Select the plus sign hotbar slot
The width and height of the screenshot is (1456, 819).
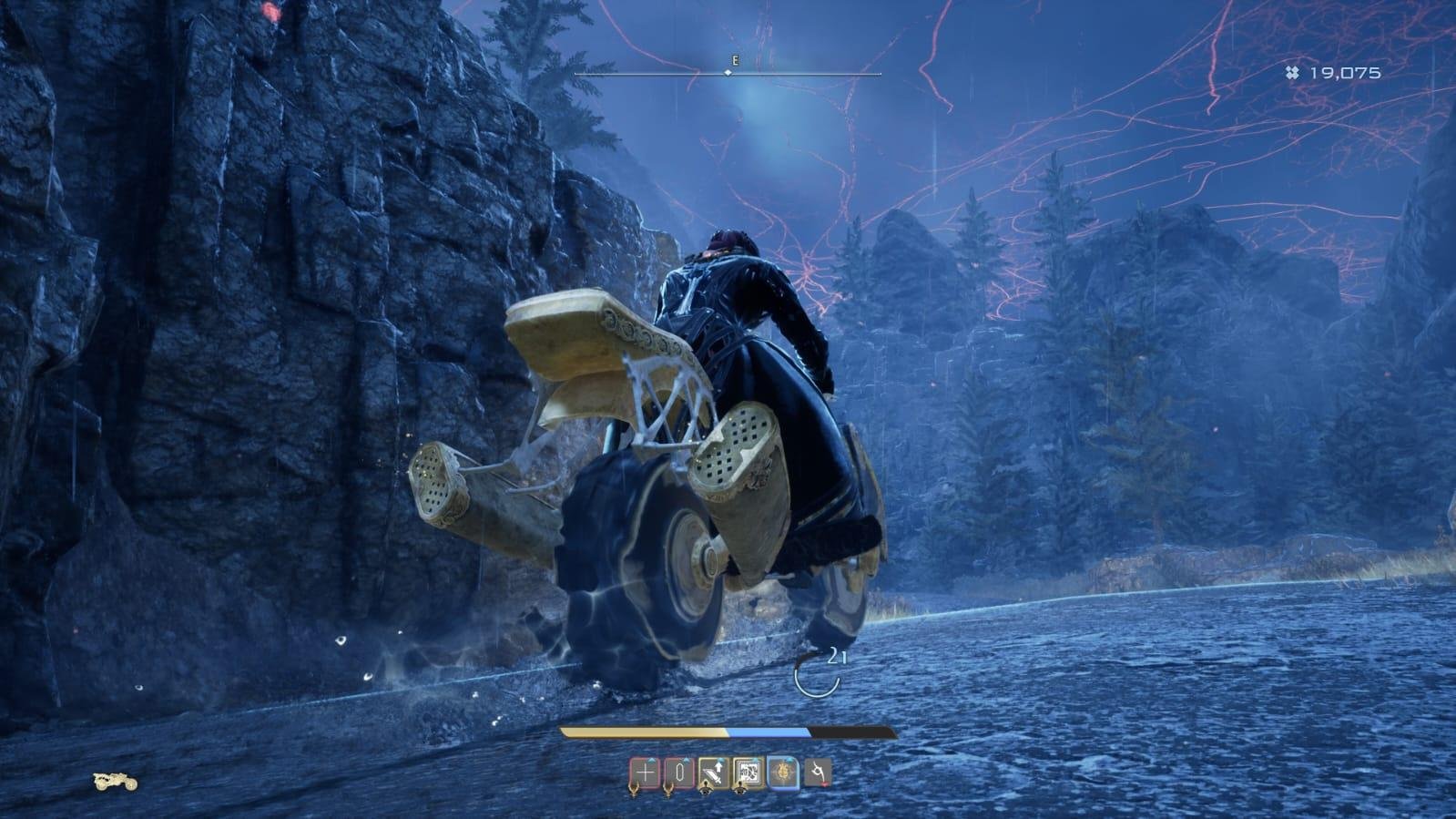point(644,773)
